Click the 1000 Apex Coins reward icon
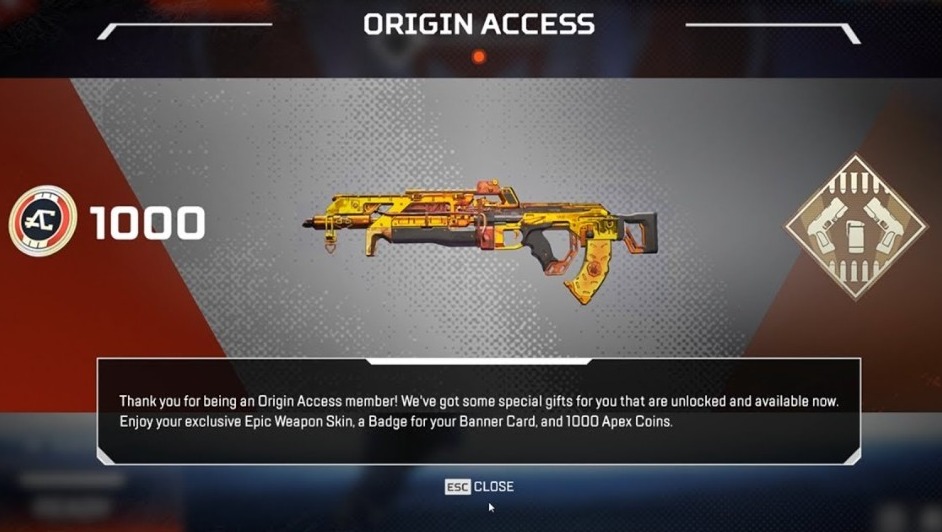 coord(43,222)
